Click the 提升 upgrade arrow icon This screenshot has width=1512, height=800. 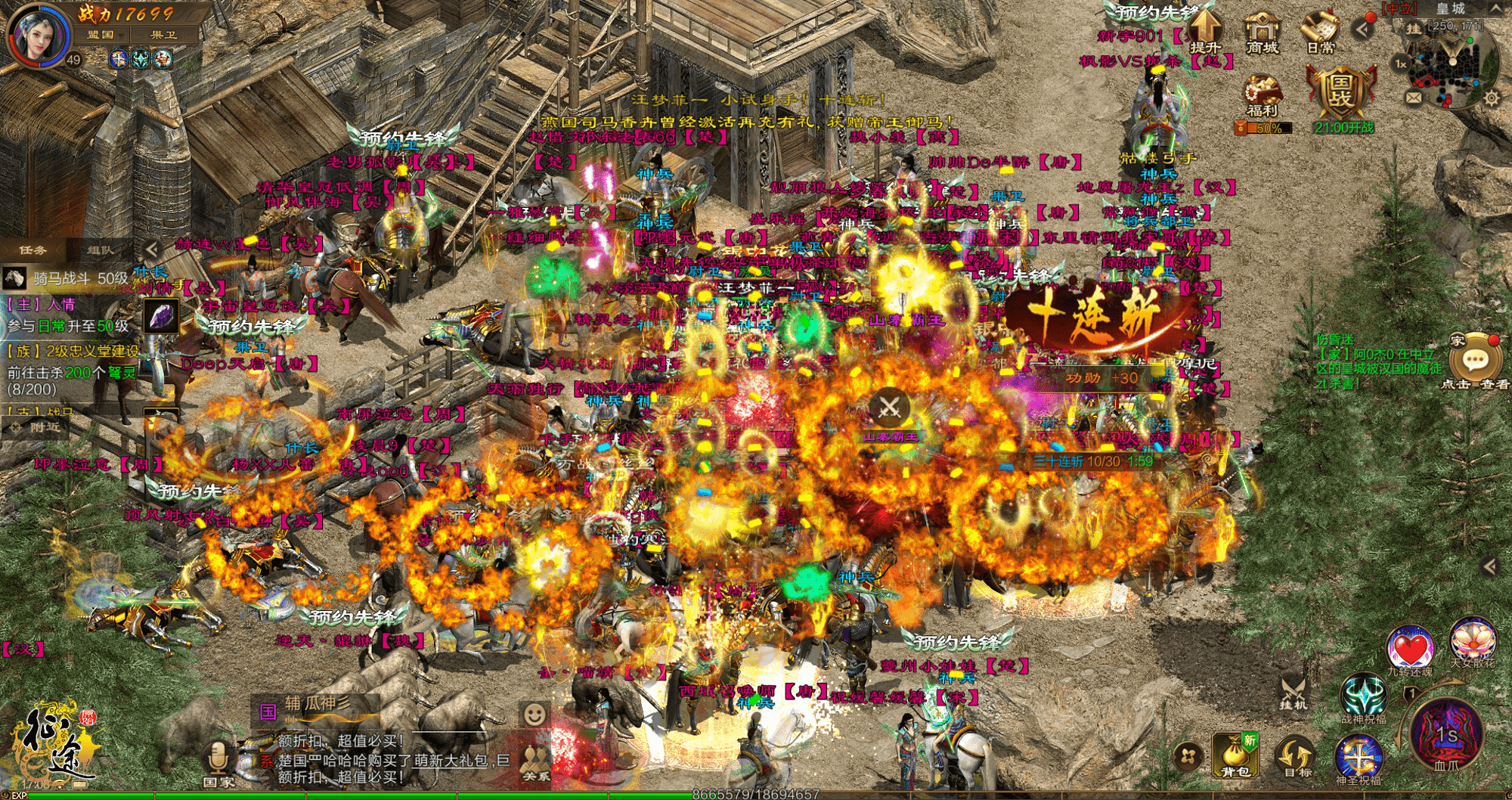[1204, 30]
